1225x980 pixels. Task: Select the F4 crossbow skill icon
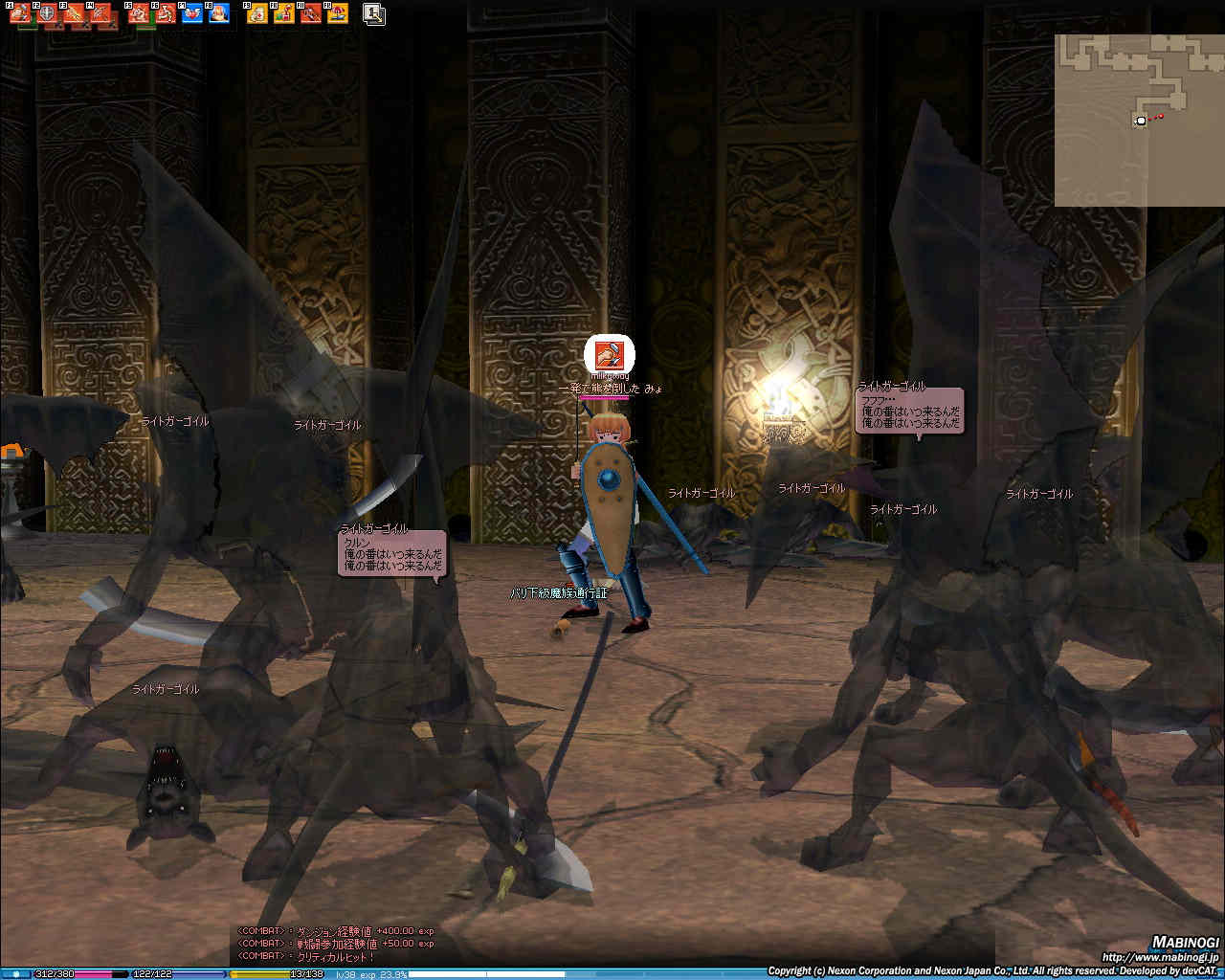coord(100,14)
